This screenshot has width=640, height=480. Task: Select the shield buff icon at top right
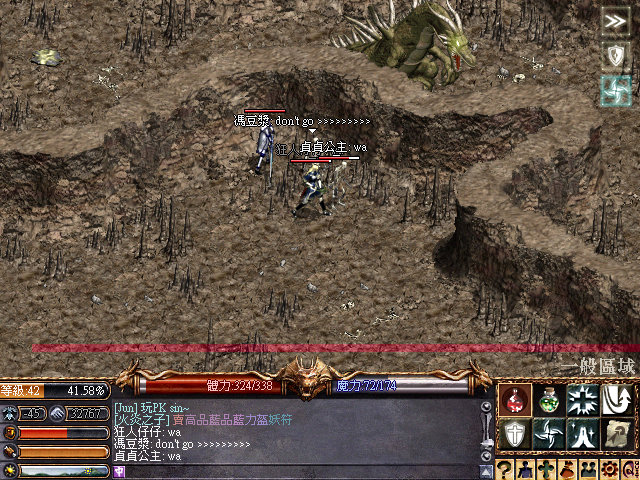tap(616, 56)
